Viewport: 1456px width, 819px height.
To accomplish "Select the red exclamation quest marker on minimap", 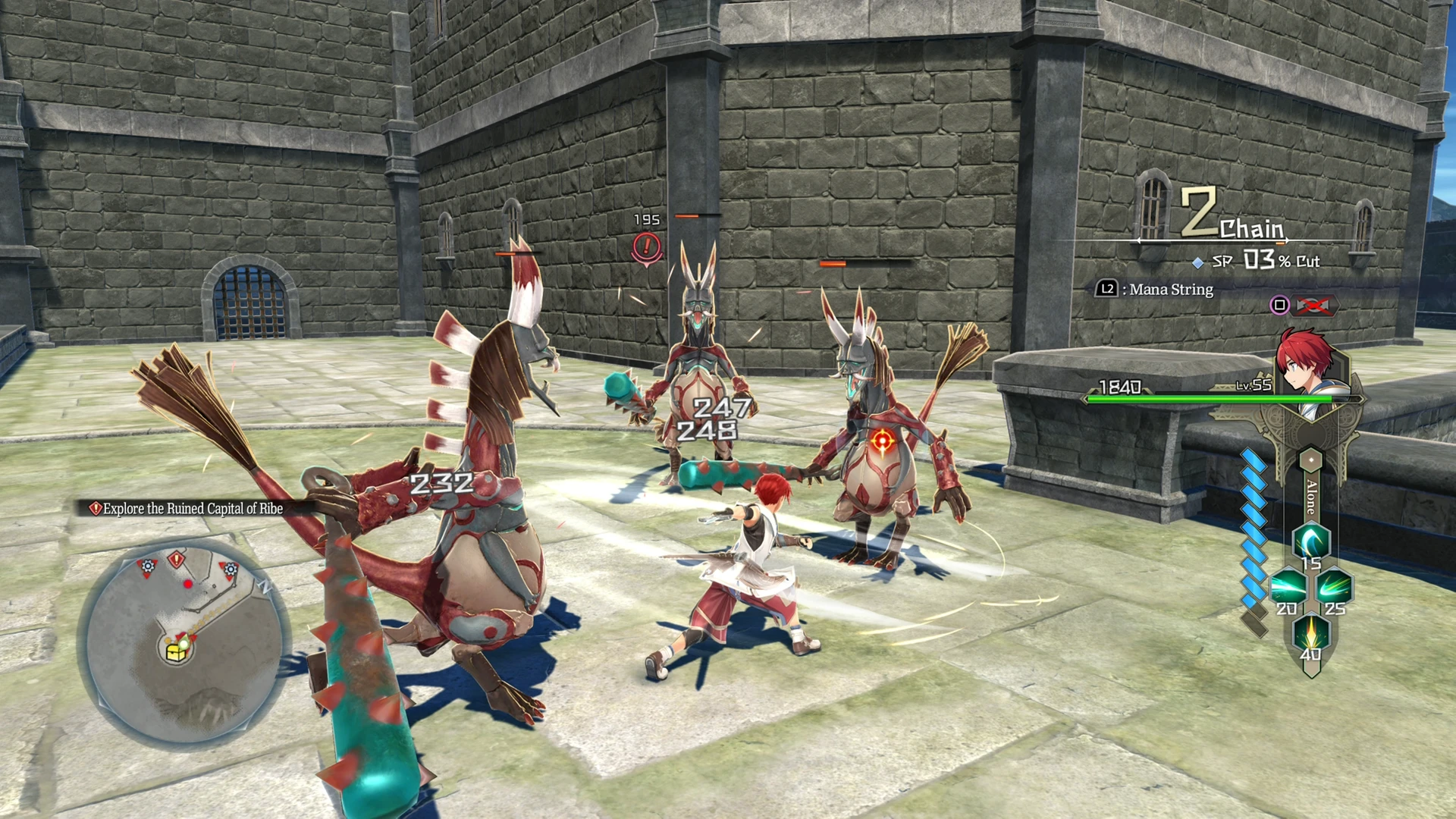I will [x=177, y=560].
